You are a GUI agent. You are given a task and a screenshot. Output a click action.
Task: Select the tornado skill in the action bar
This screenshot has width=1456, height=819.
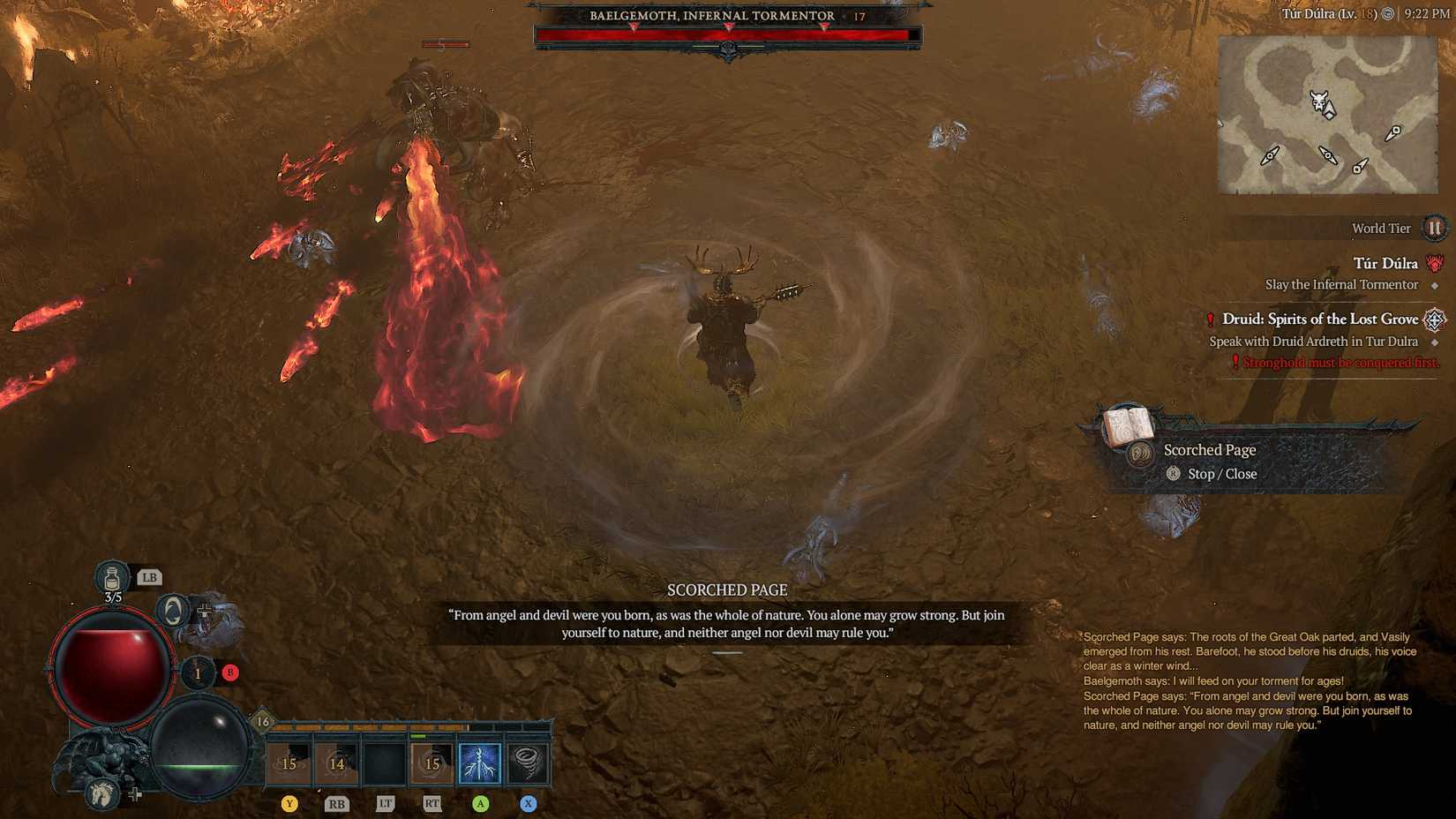pyautogui.click(x=528, y=762)
